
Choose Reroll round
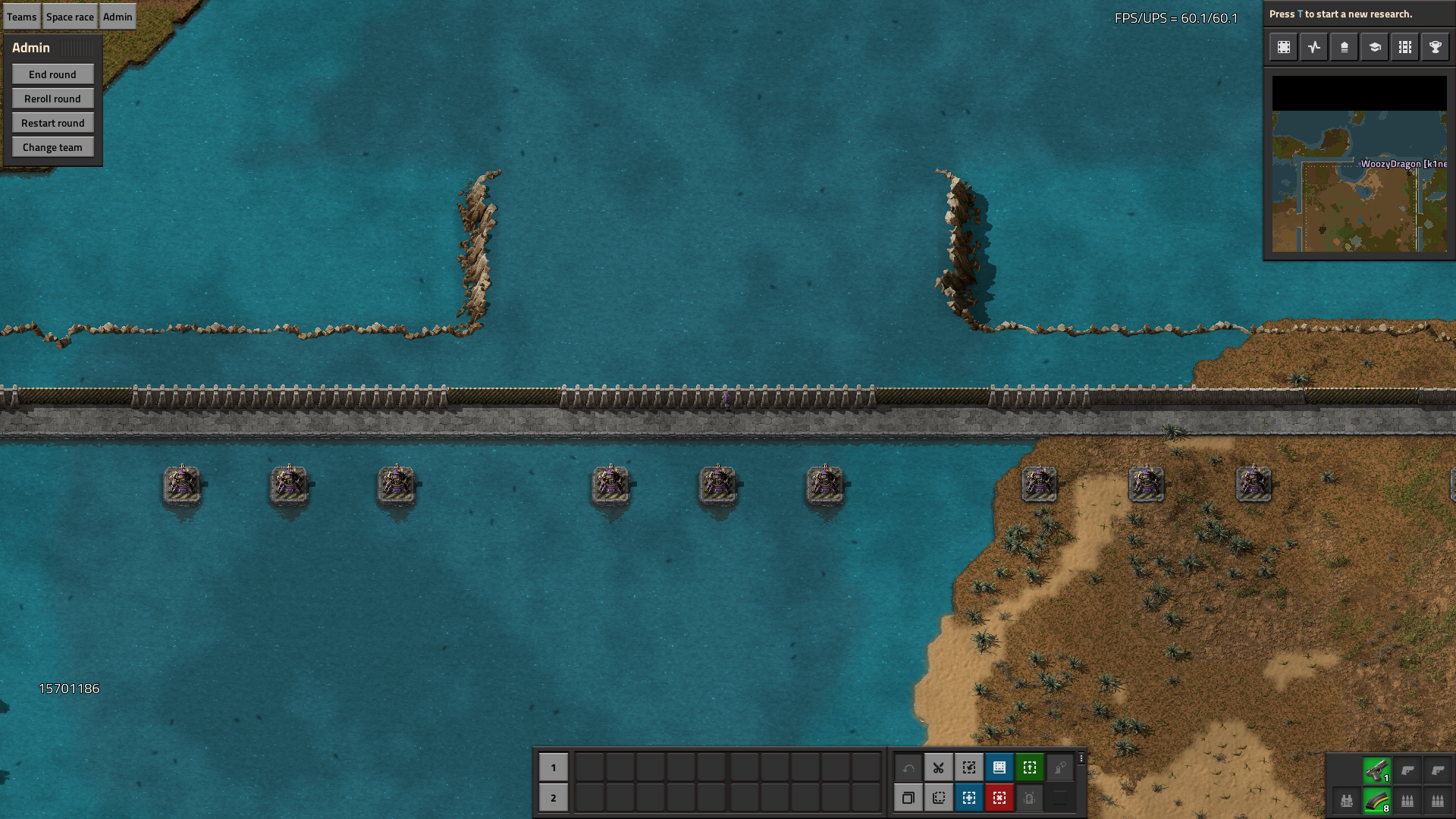tap(52, 99)
